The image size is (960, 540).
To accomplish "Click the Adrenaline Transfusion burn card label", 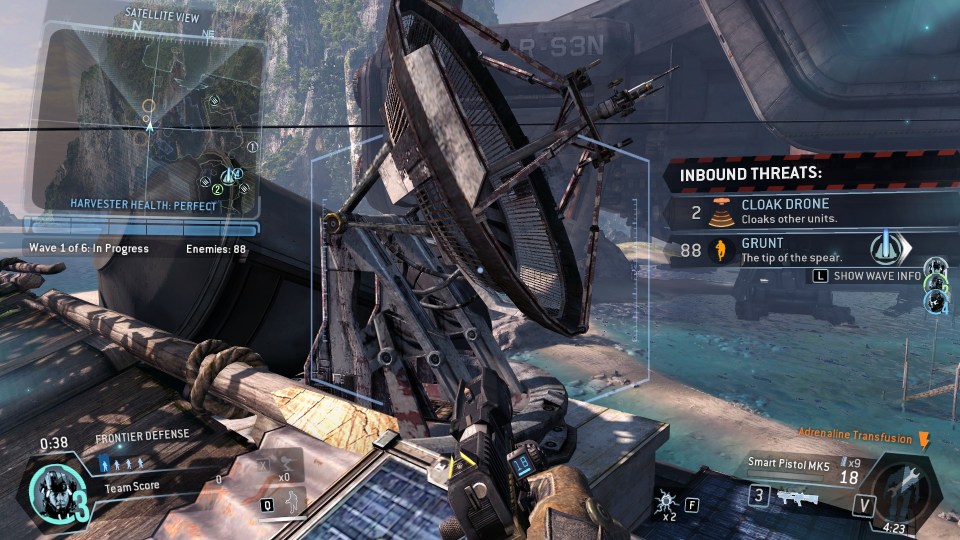I will click(x=855, y=438).
